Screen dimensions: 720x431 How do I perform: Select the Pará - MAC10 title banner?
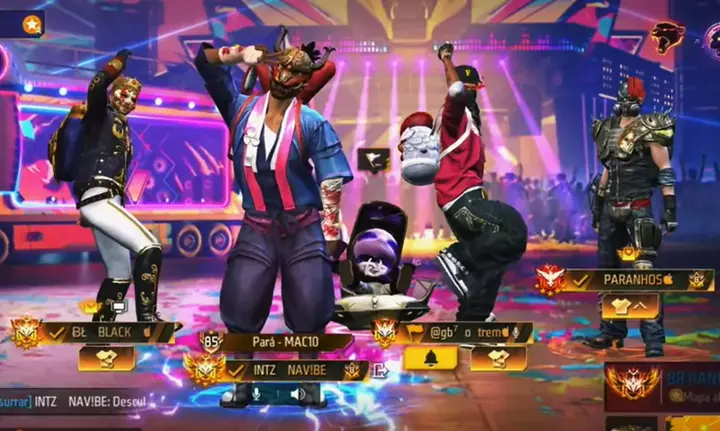click(x=284, y=343)
